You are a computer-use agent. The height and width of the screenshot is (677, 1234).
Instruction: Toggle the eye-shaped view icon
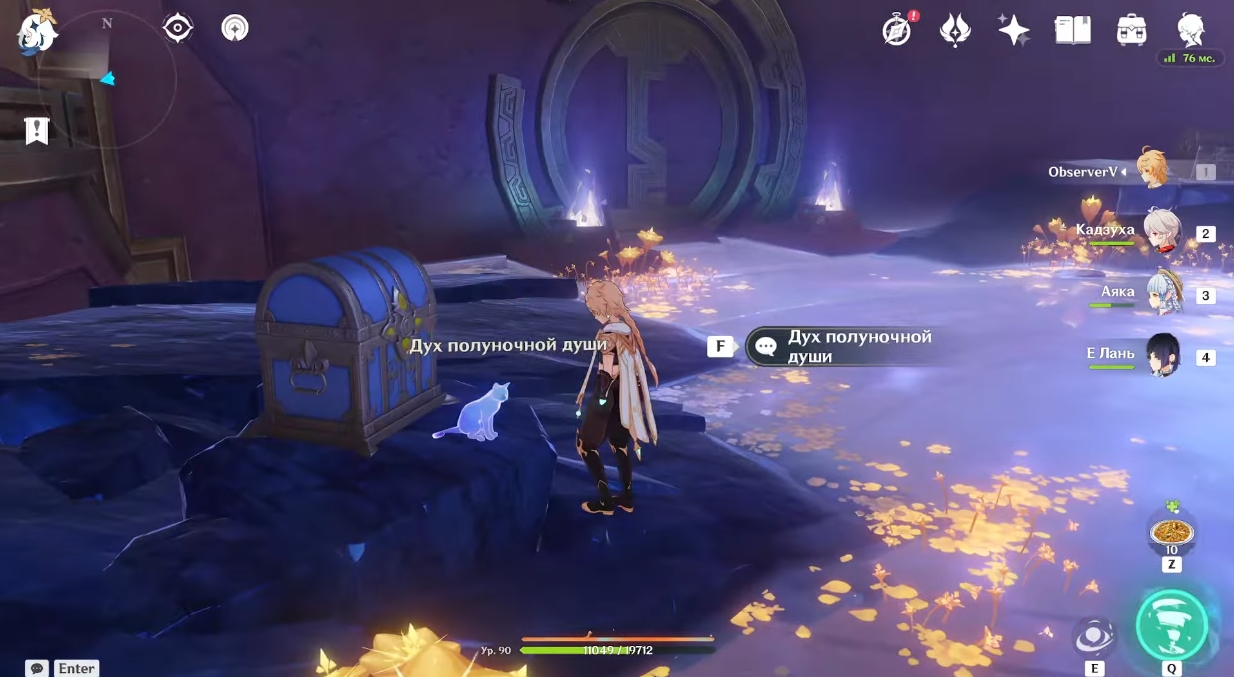[x=177, y=28]
